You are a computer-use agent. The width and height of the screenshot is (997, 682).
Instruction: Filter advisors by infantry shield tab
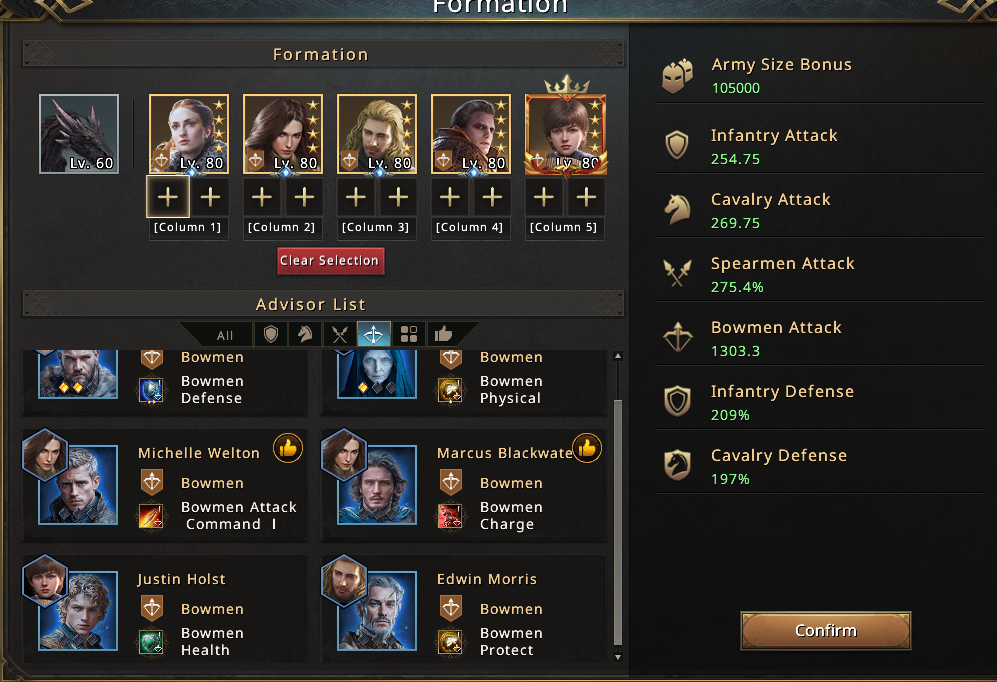[270, 334]
